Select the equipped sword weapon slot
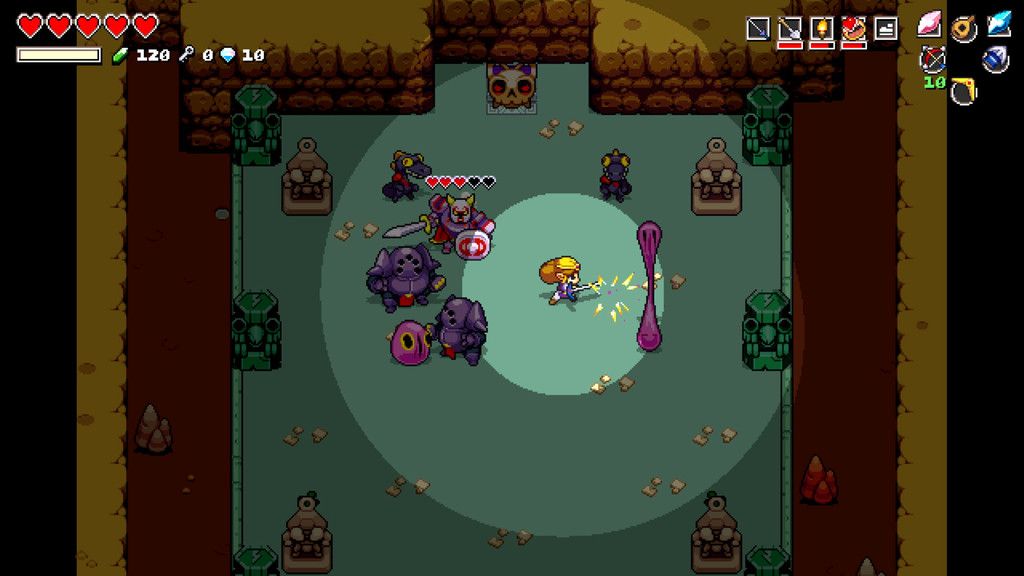The height and width of the screenshot is (576, 1024). click(759, 29)
